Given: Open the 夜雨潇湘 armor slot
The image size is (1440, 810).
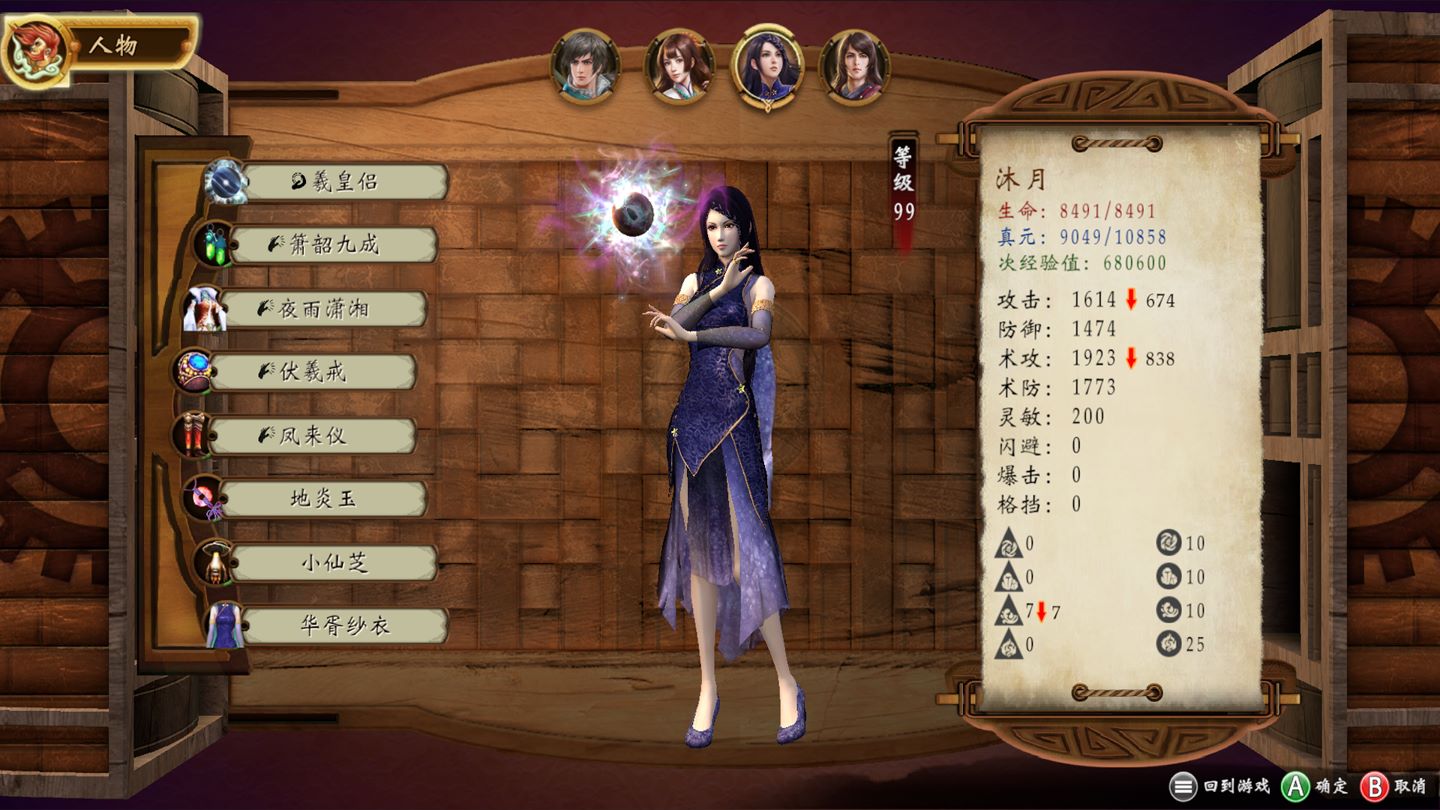Looking at the screenshot, I should click(323, 309).
